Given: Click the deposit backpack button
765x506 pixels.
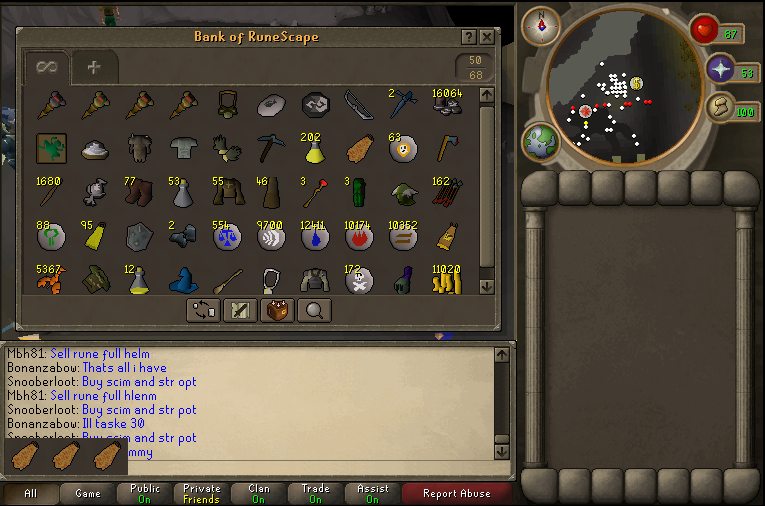Looking at the screenshot, I should point(277,310).
